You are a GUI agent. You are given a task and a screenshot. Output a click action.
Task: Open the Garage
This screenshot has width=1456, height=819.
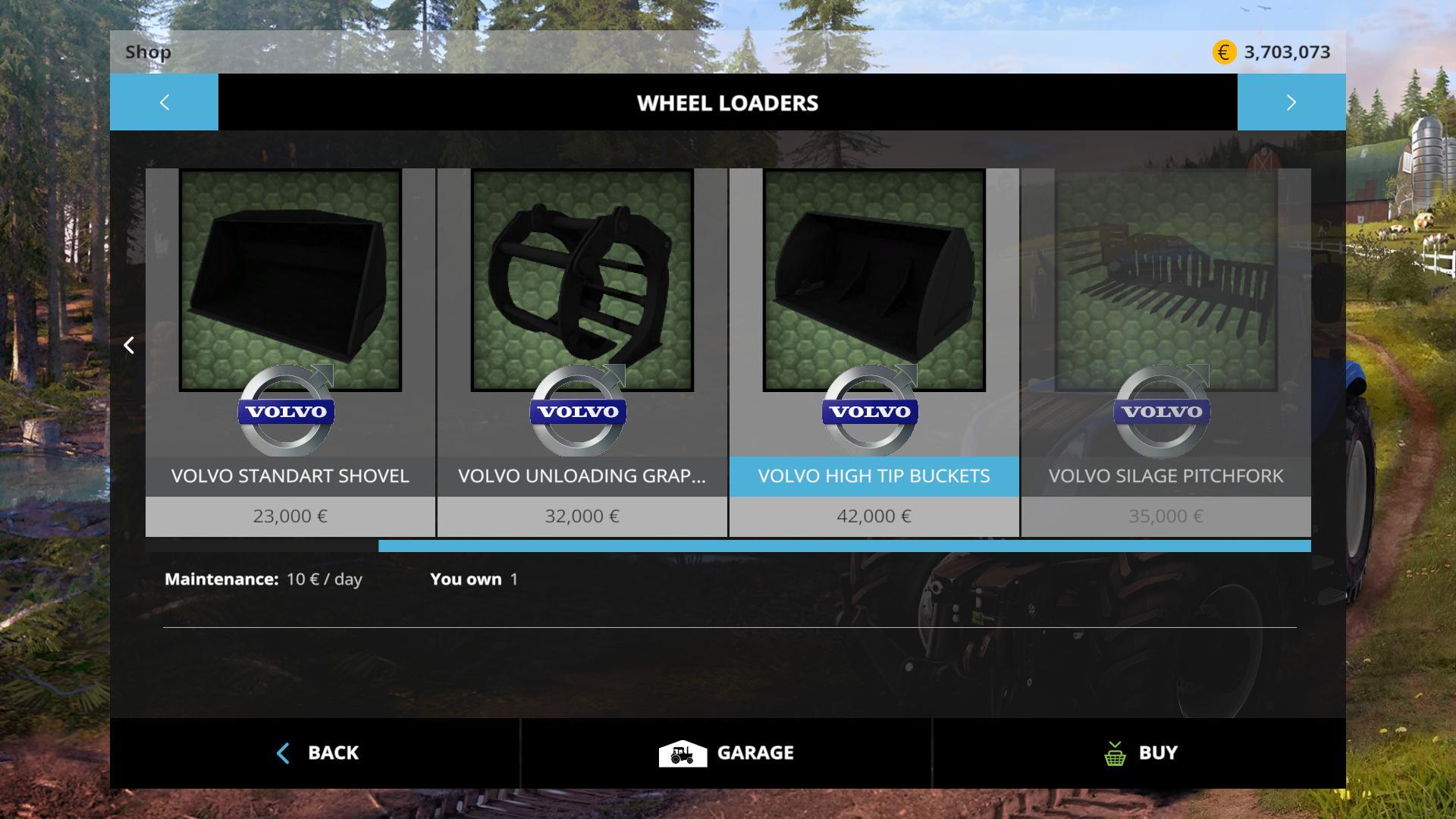tap(726, 753)
